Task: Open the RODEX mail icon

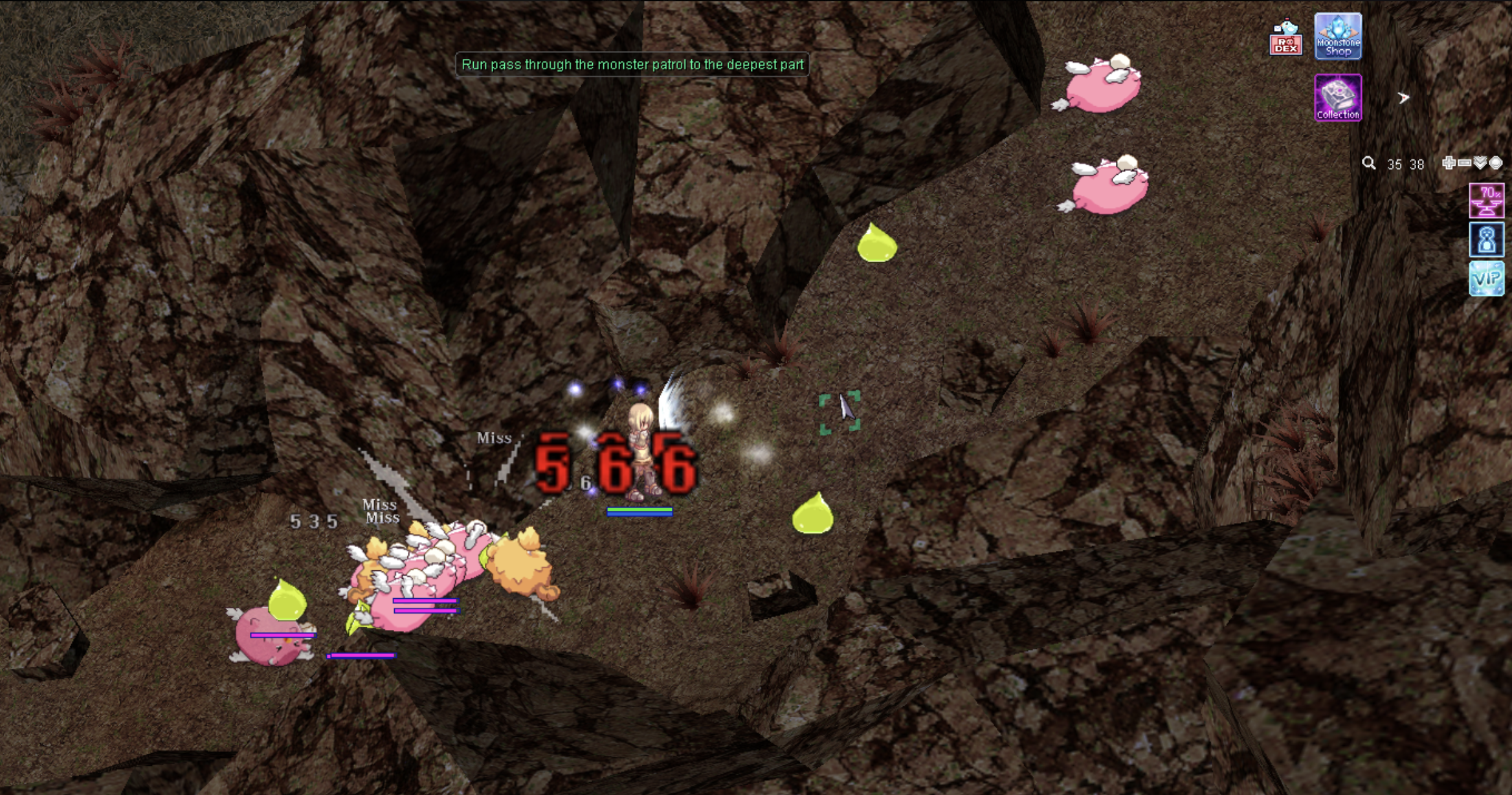Action: [x=1285, y=38]
